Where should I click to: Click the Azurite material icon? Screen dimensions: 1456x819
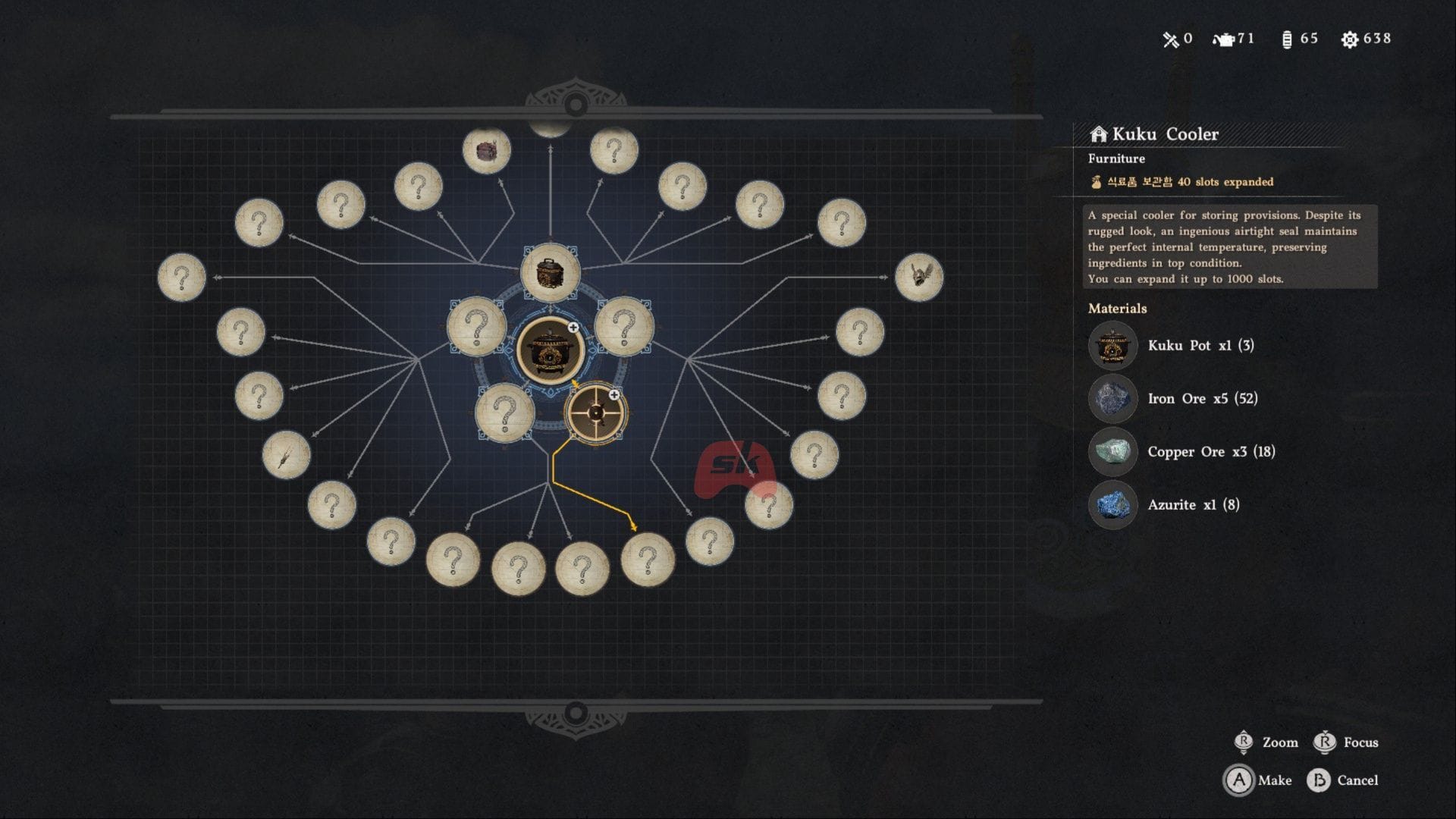[1112, 505]
